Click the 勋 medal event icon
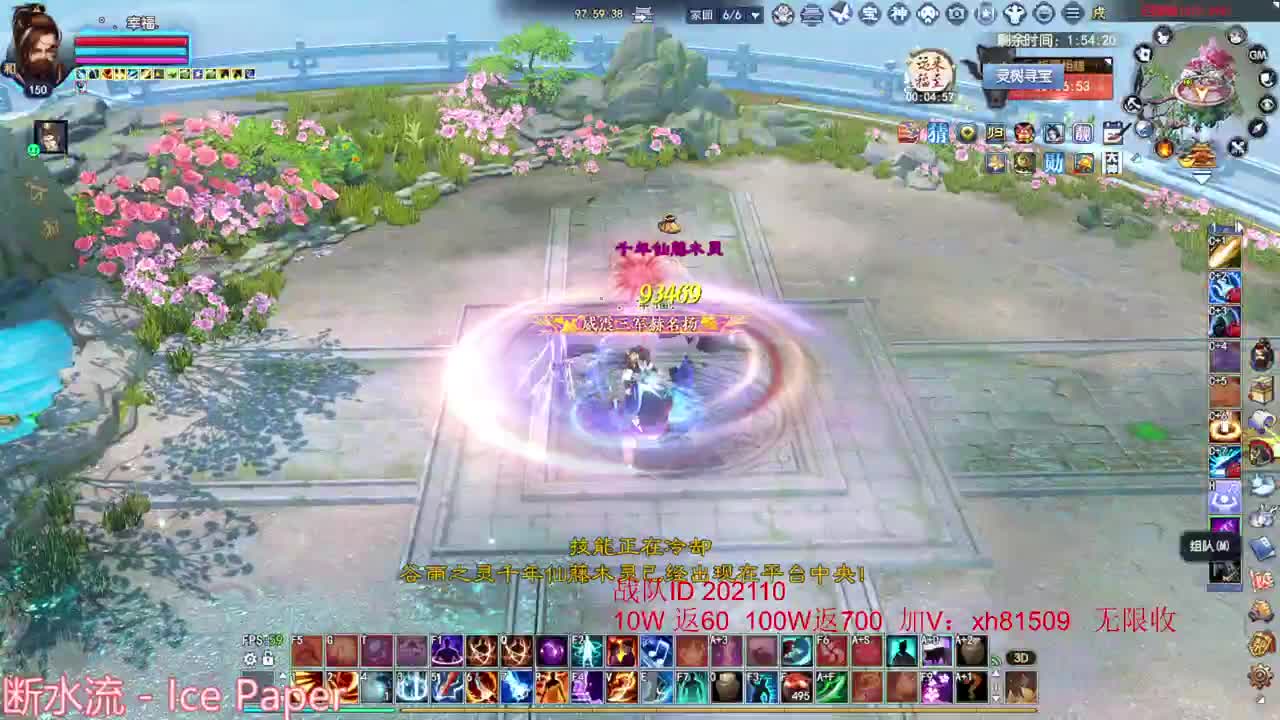Image resolution: width=1280 pixels, height=720 pixels. coord(1053,163)
